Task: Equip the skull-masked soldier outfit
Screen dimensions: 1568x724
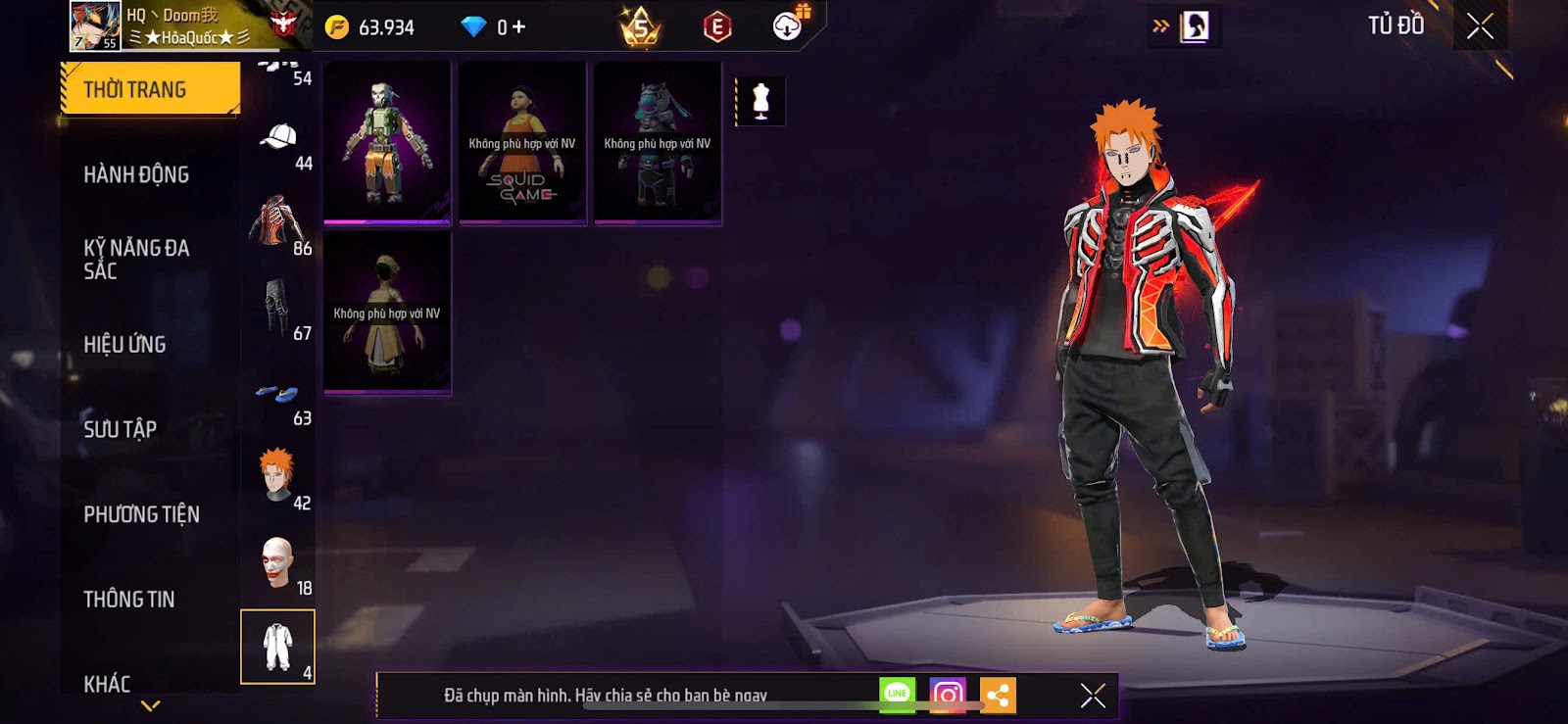Action: click(387, 142)
